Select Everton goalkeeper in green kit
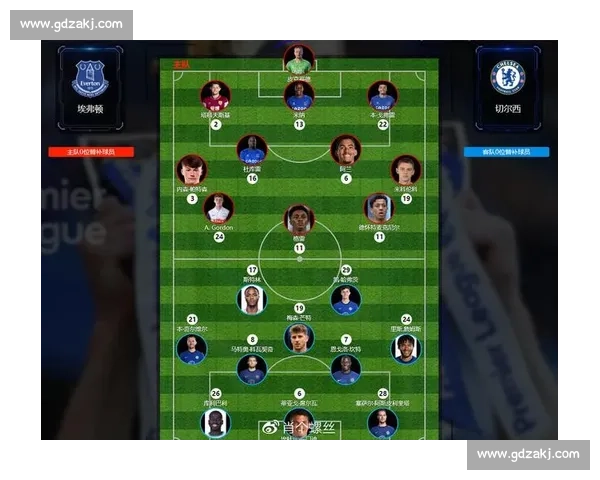The width and height of the screenshot is (600, 480). coord(298,59)
